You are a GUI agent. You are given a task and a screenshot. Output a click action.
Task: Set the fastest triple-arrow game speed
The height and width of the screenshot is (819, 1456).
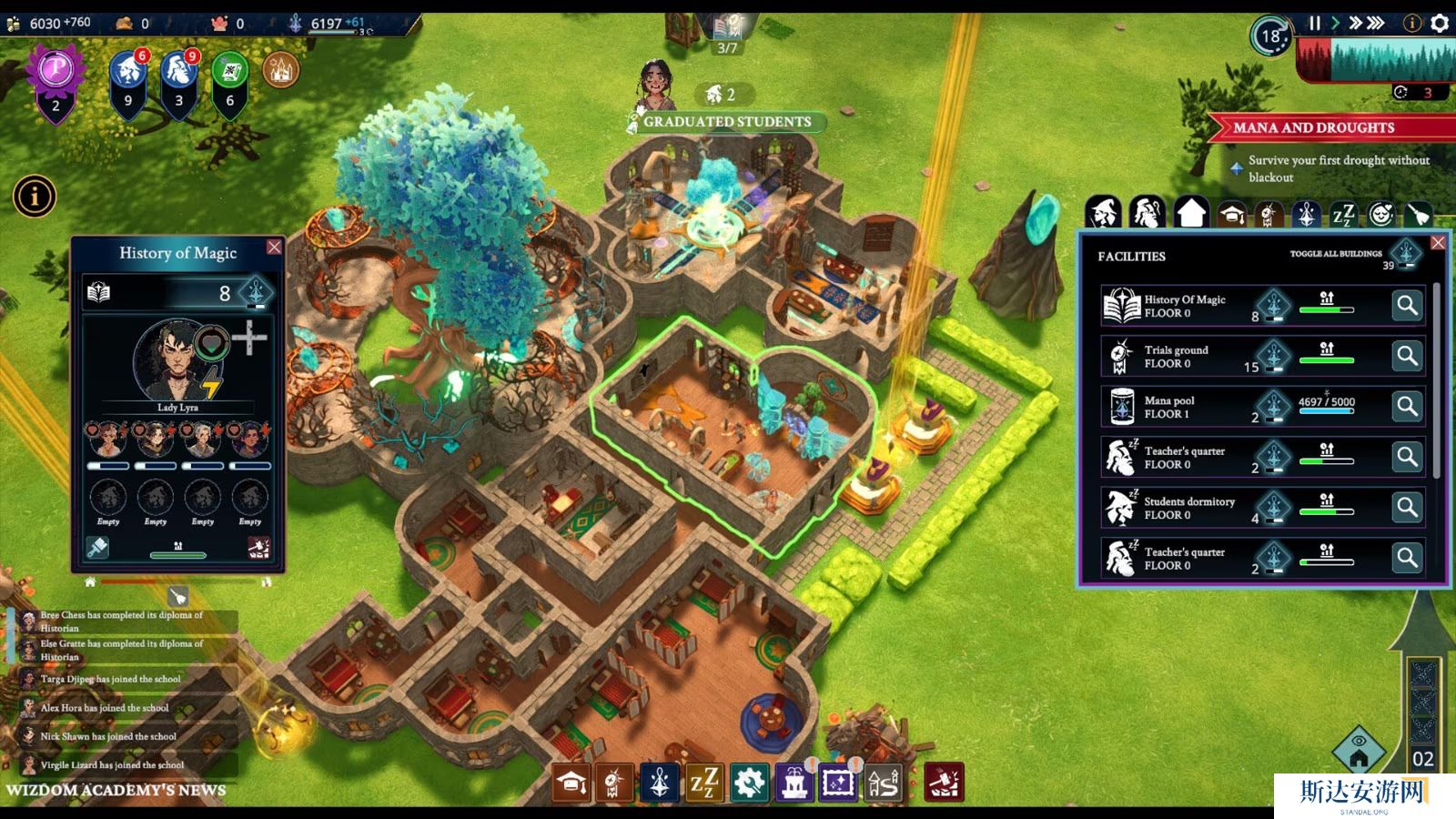click(1375, 23)
